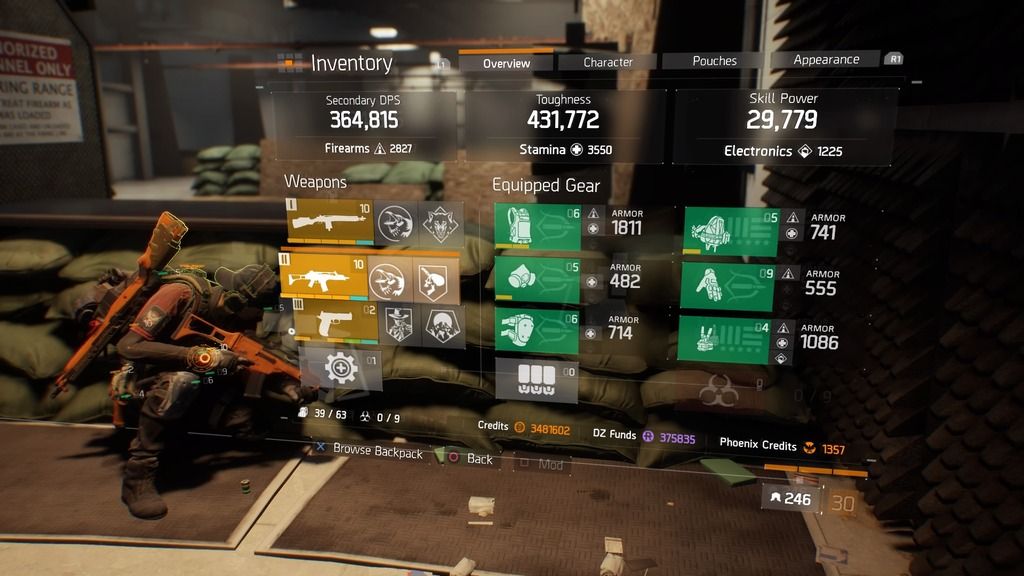Choose the secondary submachine gun slot
Image resolution: width=1024 pixels, height=576 pixels.
pos(323,278)
